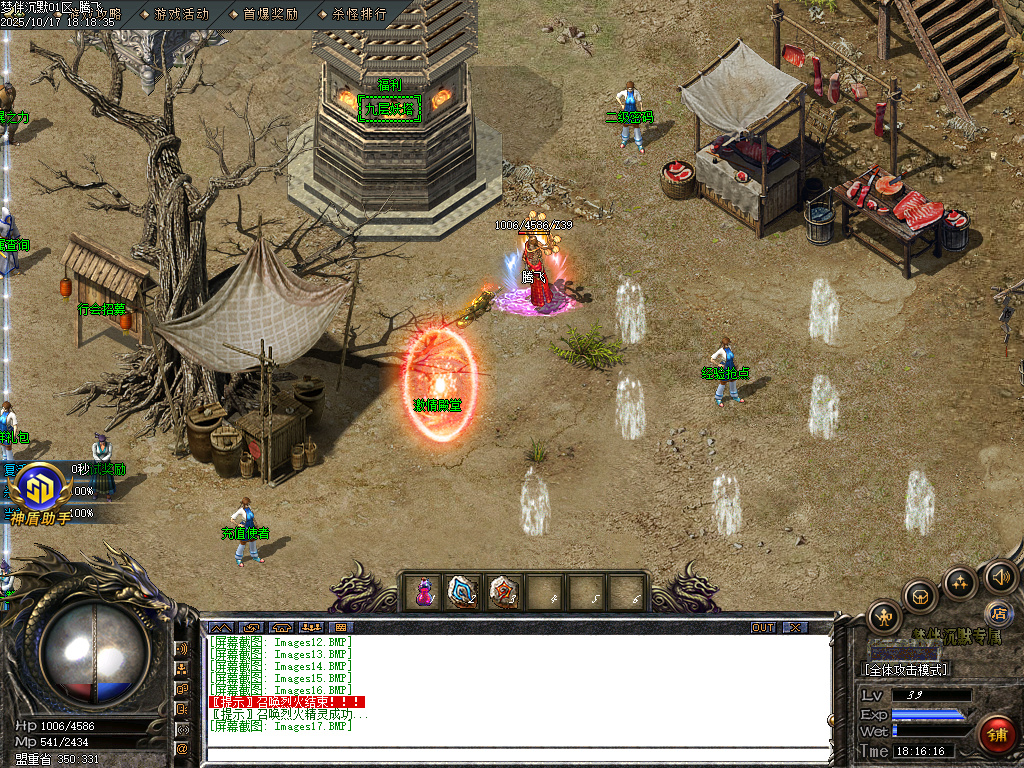Open the 首爆奖励 menu
The height and width of the screenshot is (768, 1024).
(270, 14)
